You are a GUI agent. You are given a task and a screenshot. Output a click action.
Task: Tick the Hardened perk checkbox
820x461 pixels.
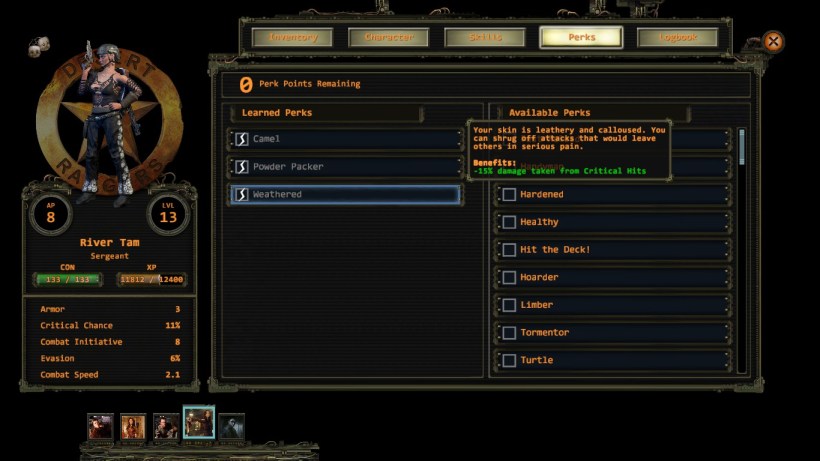click(509, 194)
